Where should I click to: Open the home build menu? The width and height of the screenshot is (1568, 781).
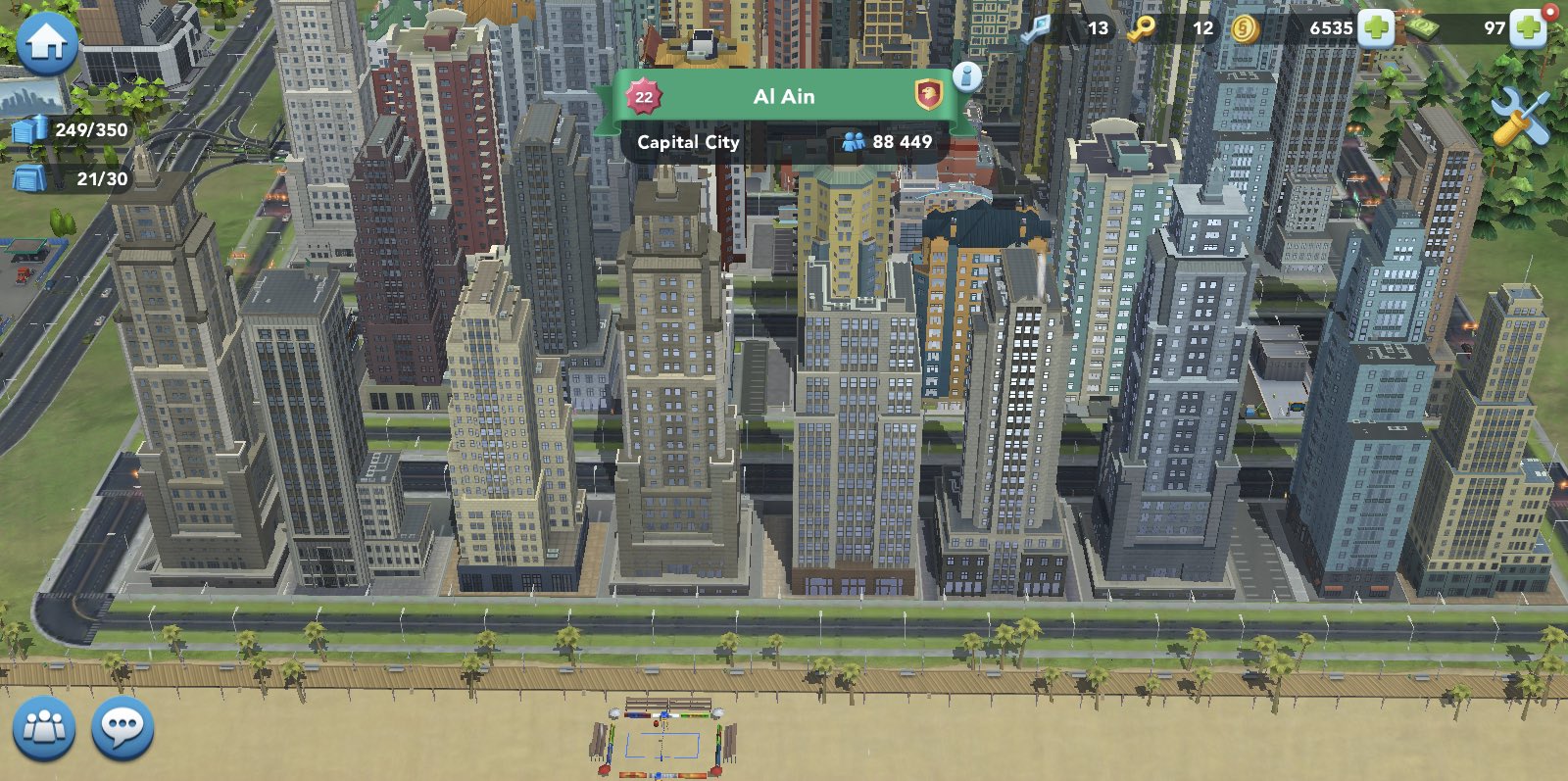point(46,41)
